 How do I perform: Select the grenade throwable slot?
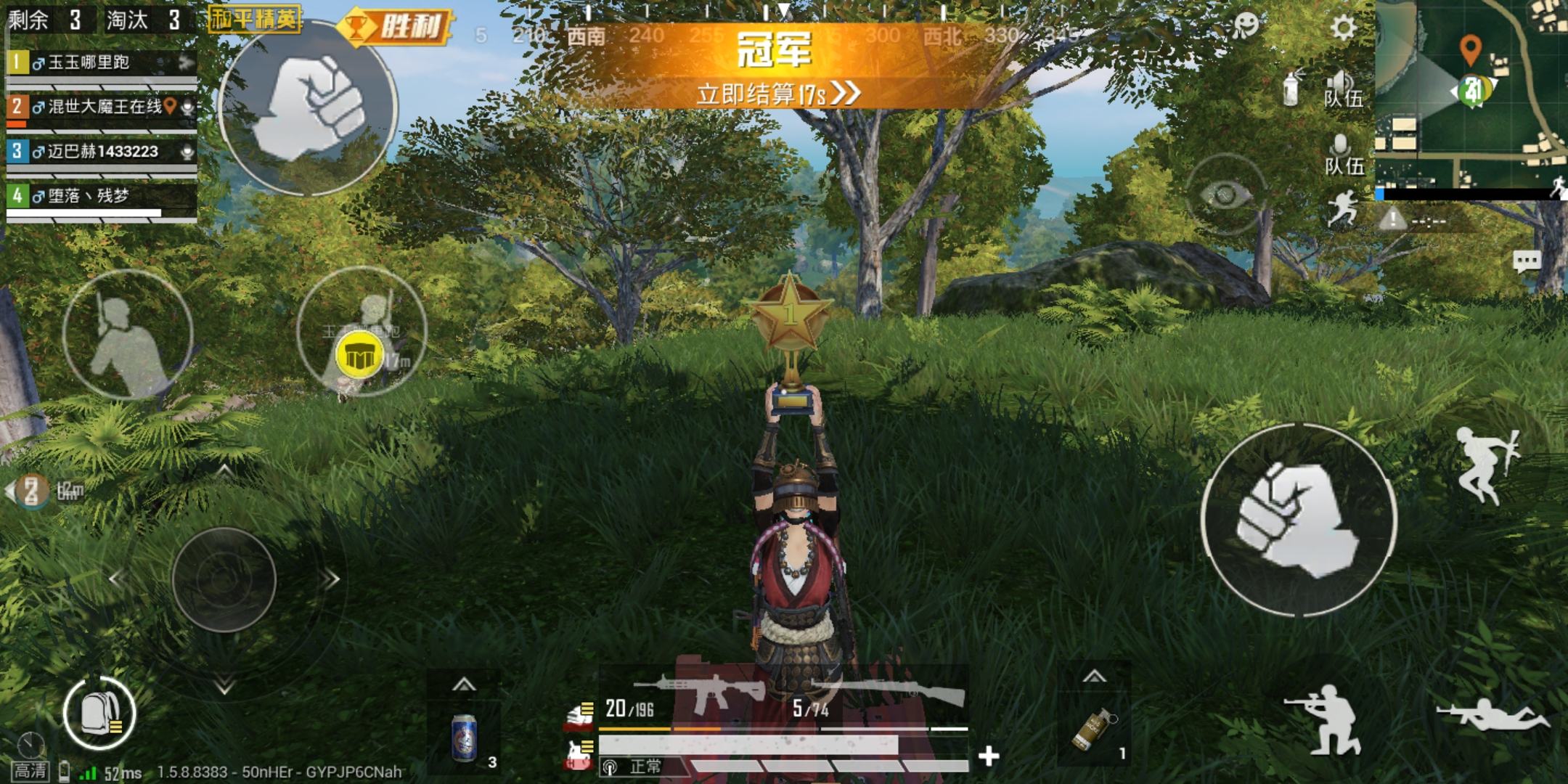click(x=1094, y=730)
